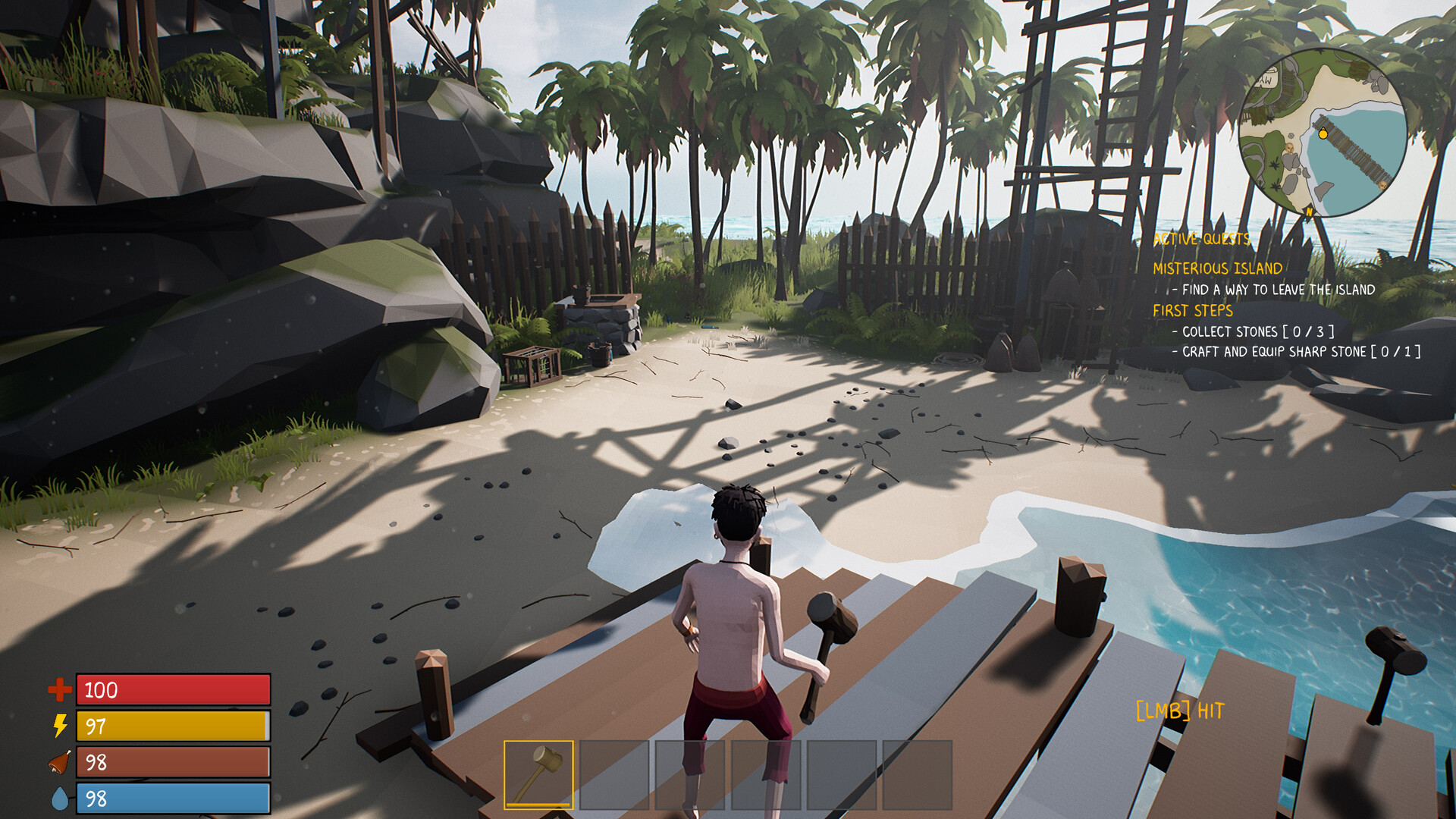Click the yellow player marker on the minimap

pos(1323,134)
